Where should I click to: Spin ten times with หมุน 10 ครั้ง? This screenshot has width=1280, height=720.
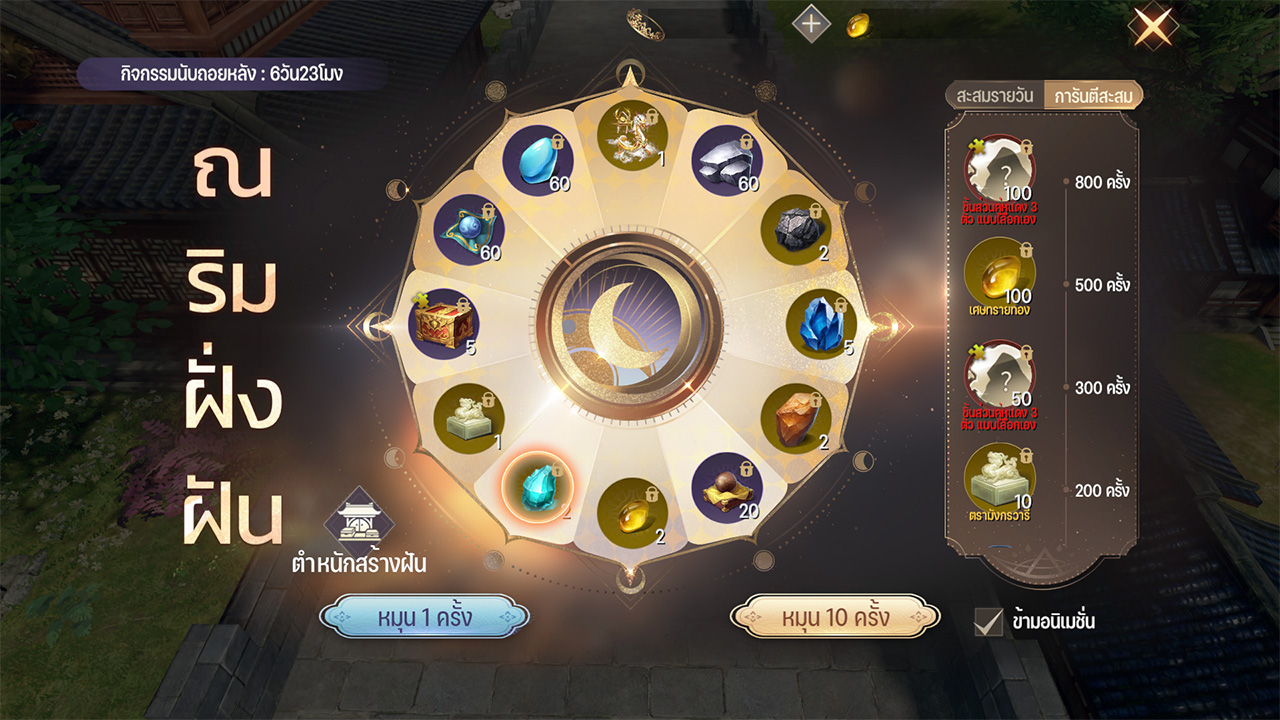[x=835, y=617]
